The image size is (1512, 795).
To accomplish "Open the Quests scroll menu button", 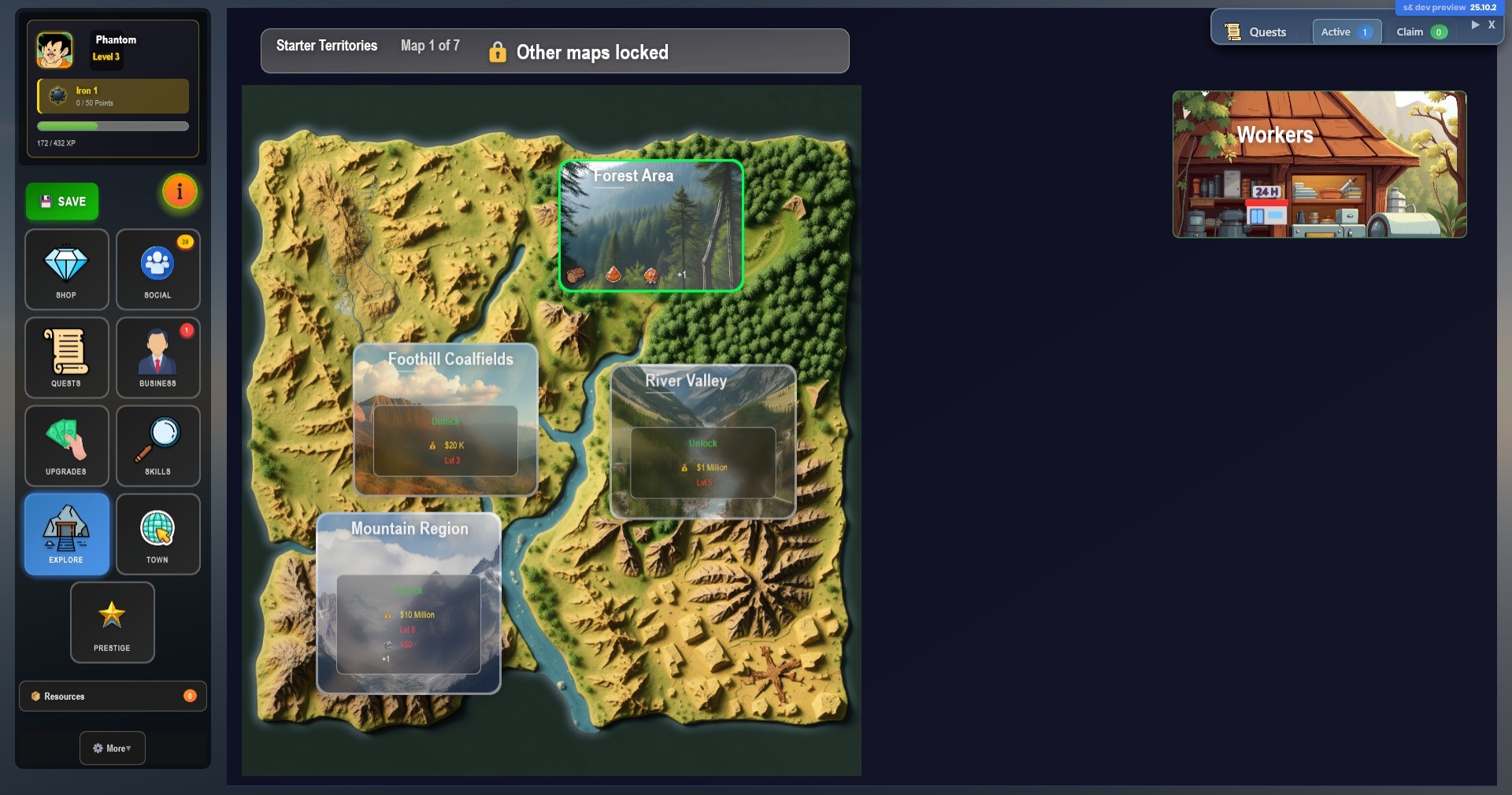I will (x=66, y=357).
